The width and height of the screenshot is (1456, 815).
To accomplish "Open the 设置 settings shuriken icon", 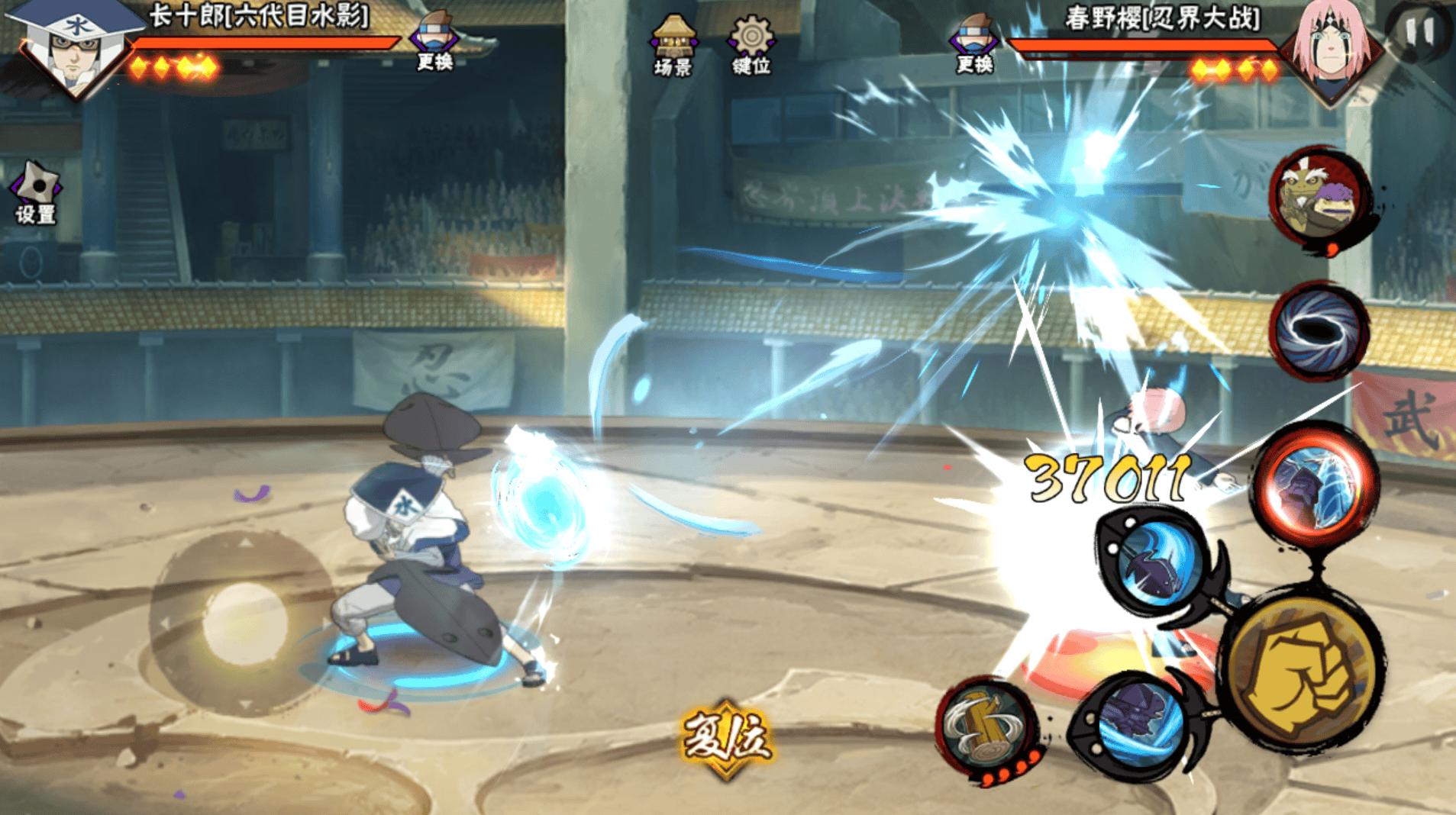I will (36, 192).
